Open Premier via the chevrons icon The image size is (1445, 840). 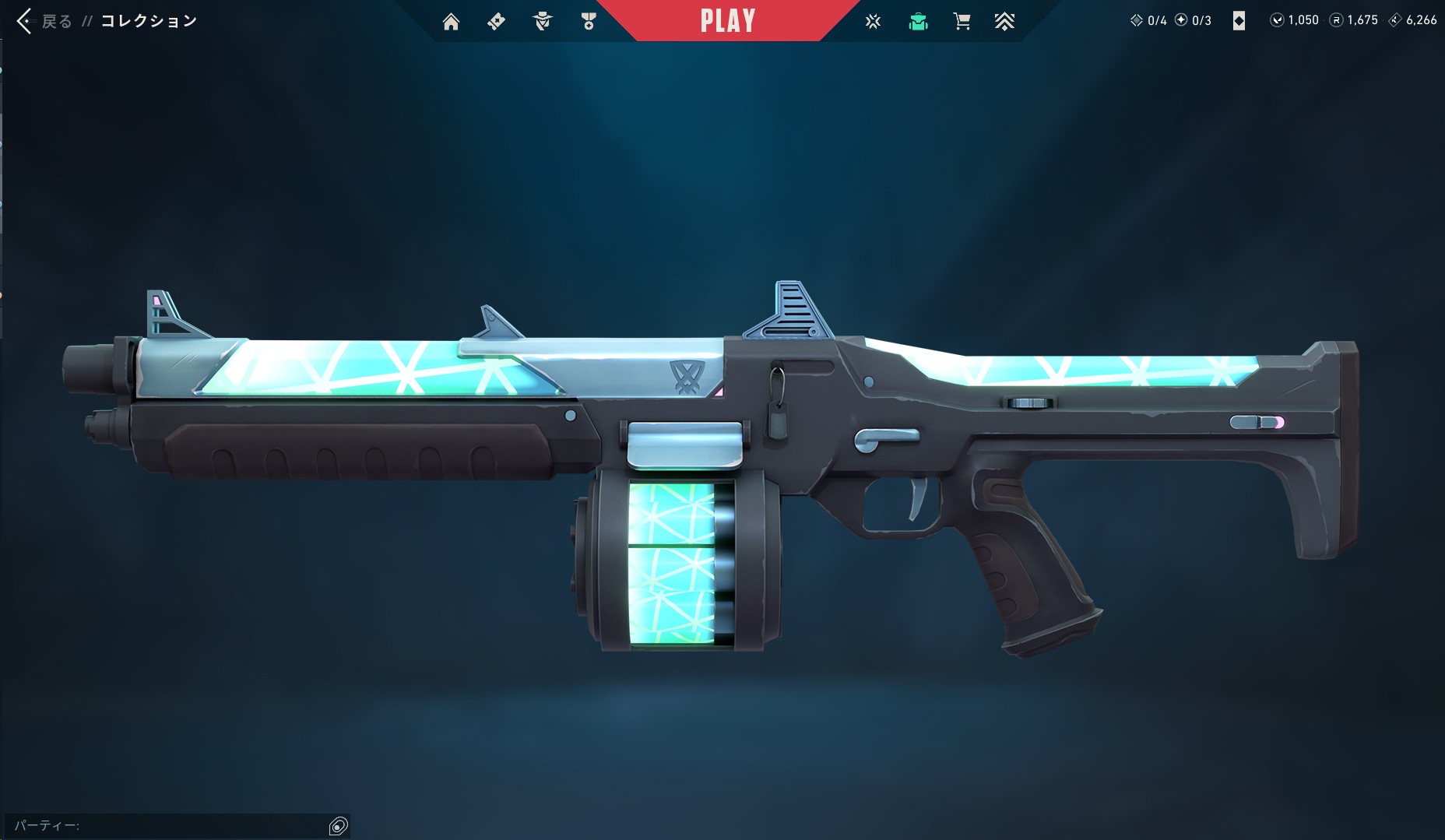(1006, 21)
